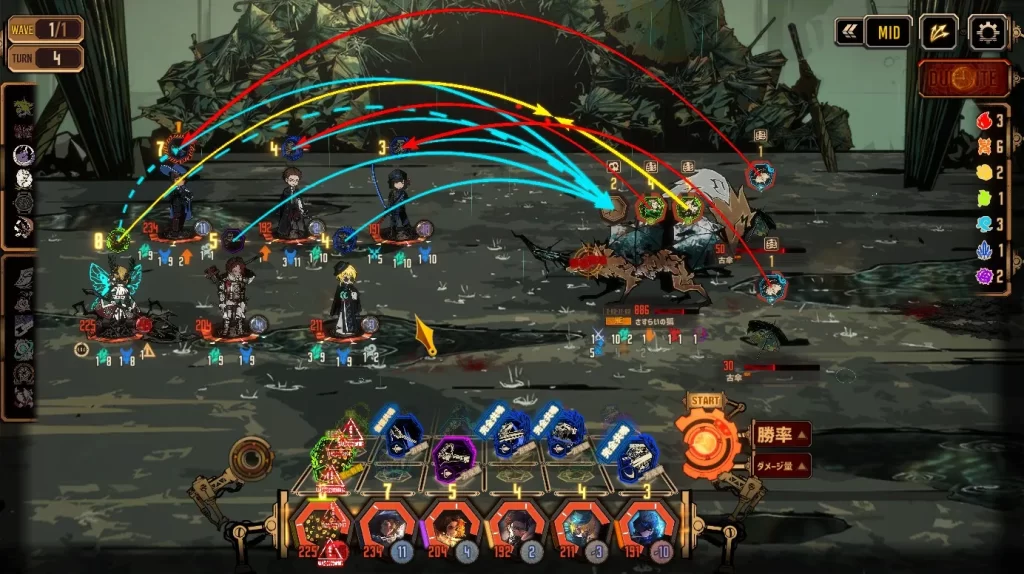The image size is (1024, 574).
Task: Change the MID battle speed setting
Action: pos(887,32)
